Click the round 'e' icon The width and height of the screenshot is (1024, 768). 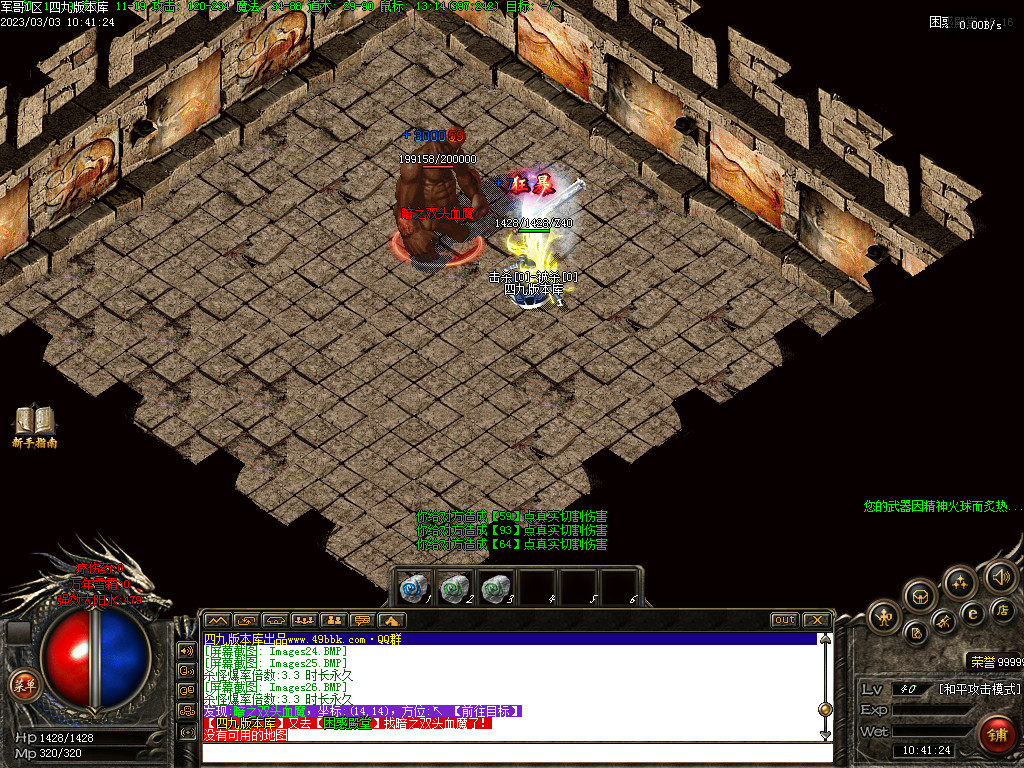pos(971,613)
